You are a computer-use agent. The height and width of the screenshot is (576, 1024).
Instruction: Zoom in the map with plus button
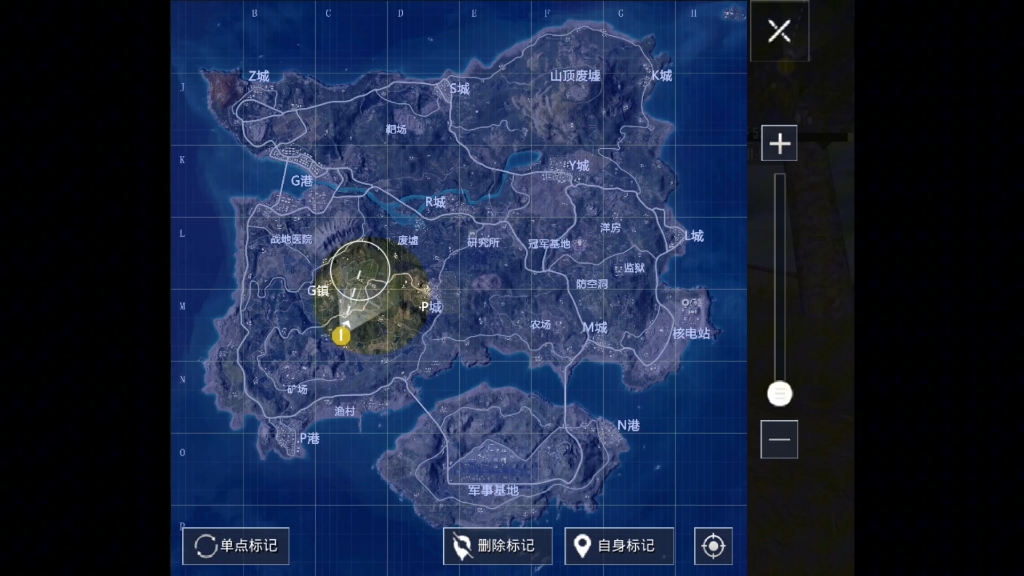click(779, 143)
